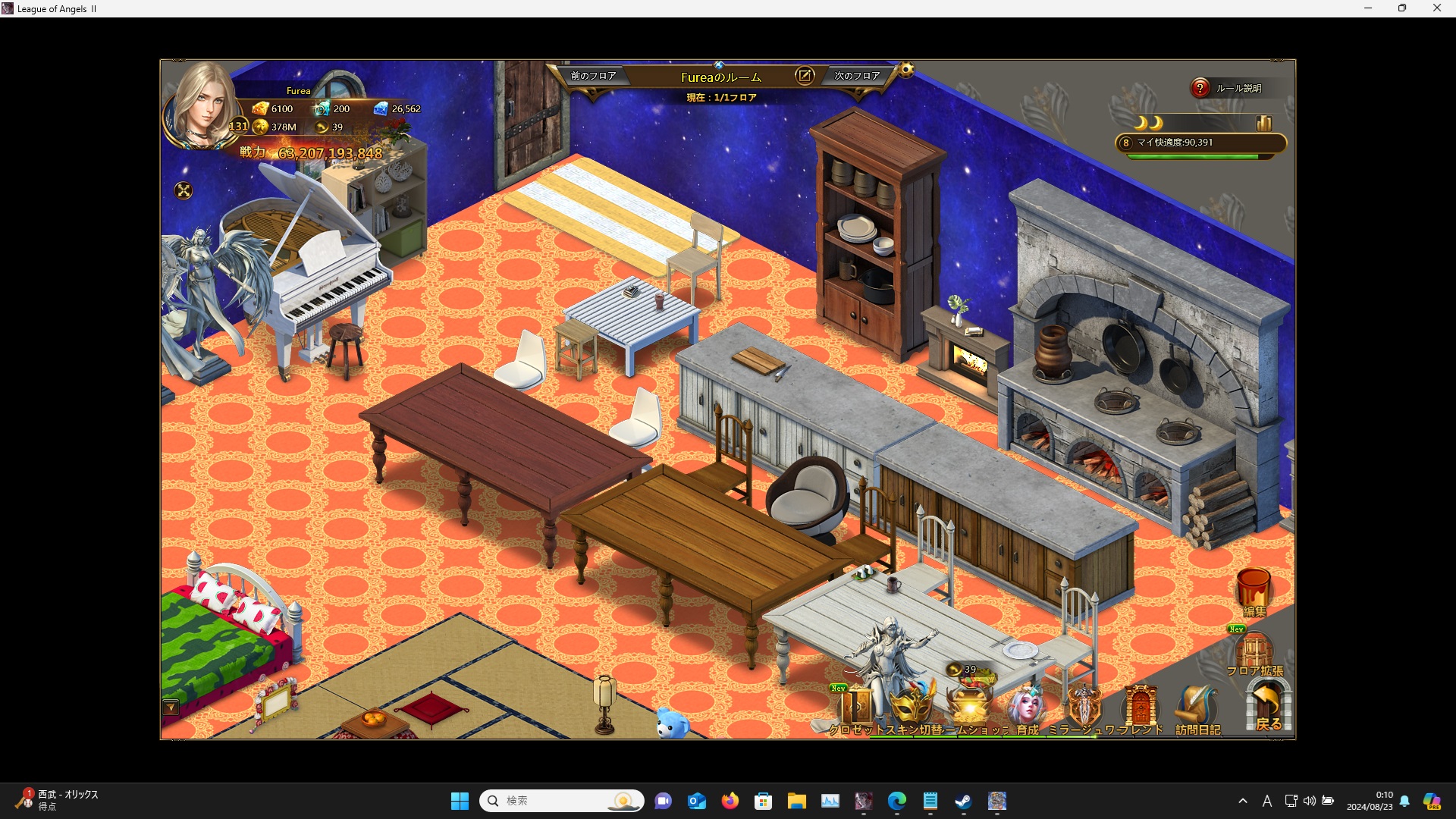Open the paint bucket Edit (編集) mode

1254,591
